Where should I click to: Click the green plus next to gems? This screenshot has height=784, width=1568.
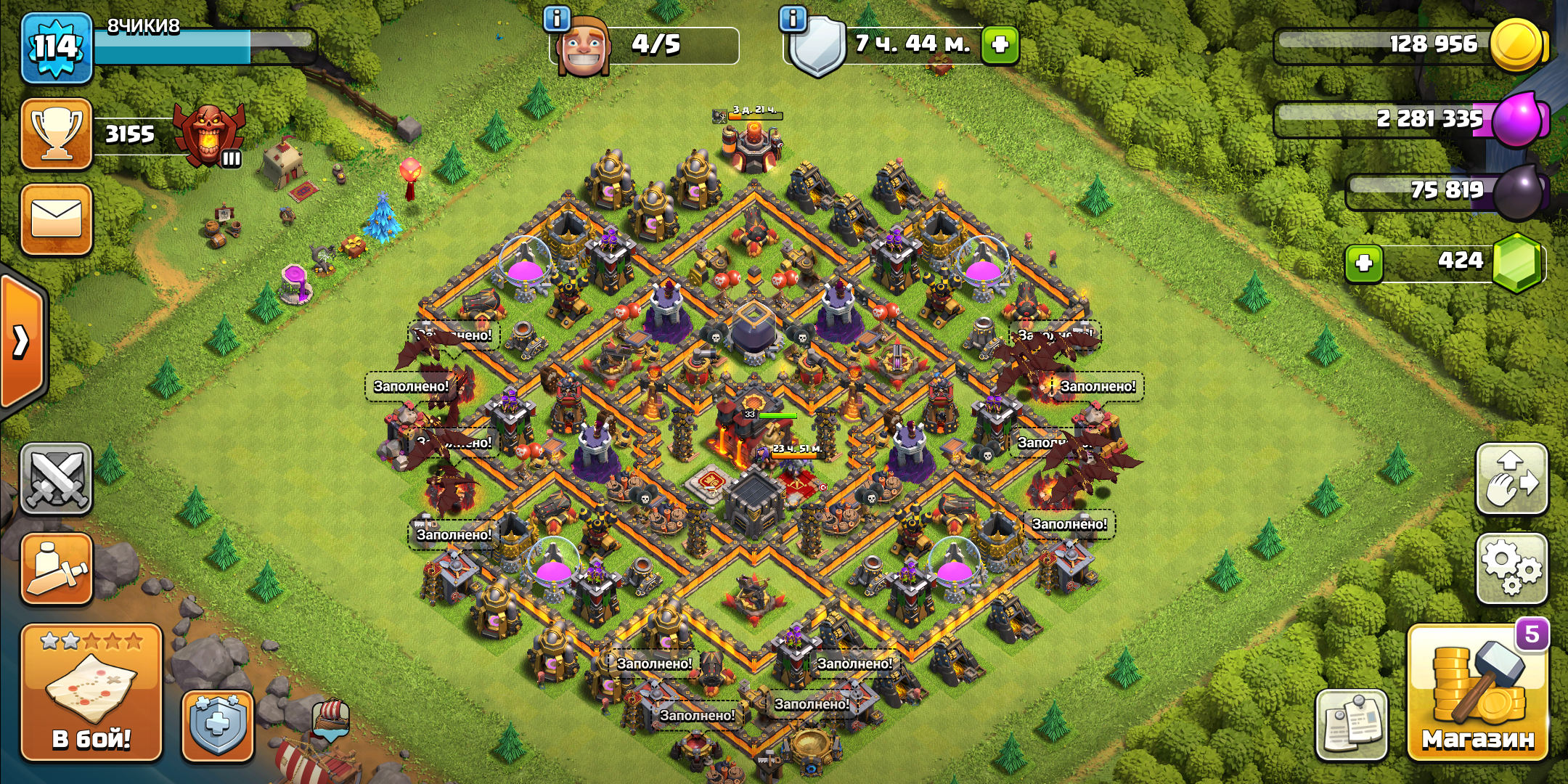point(1363,263)
